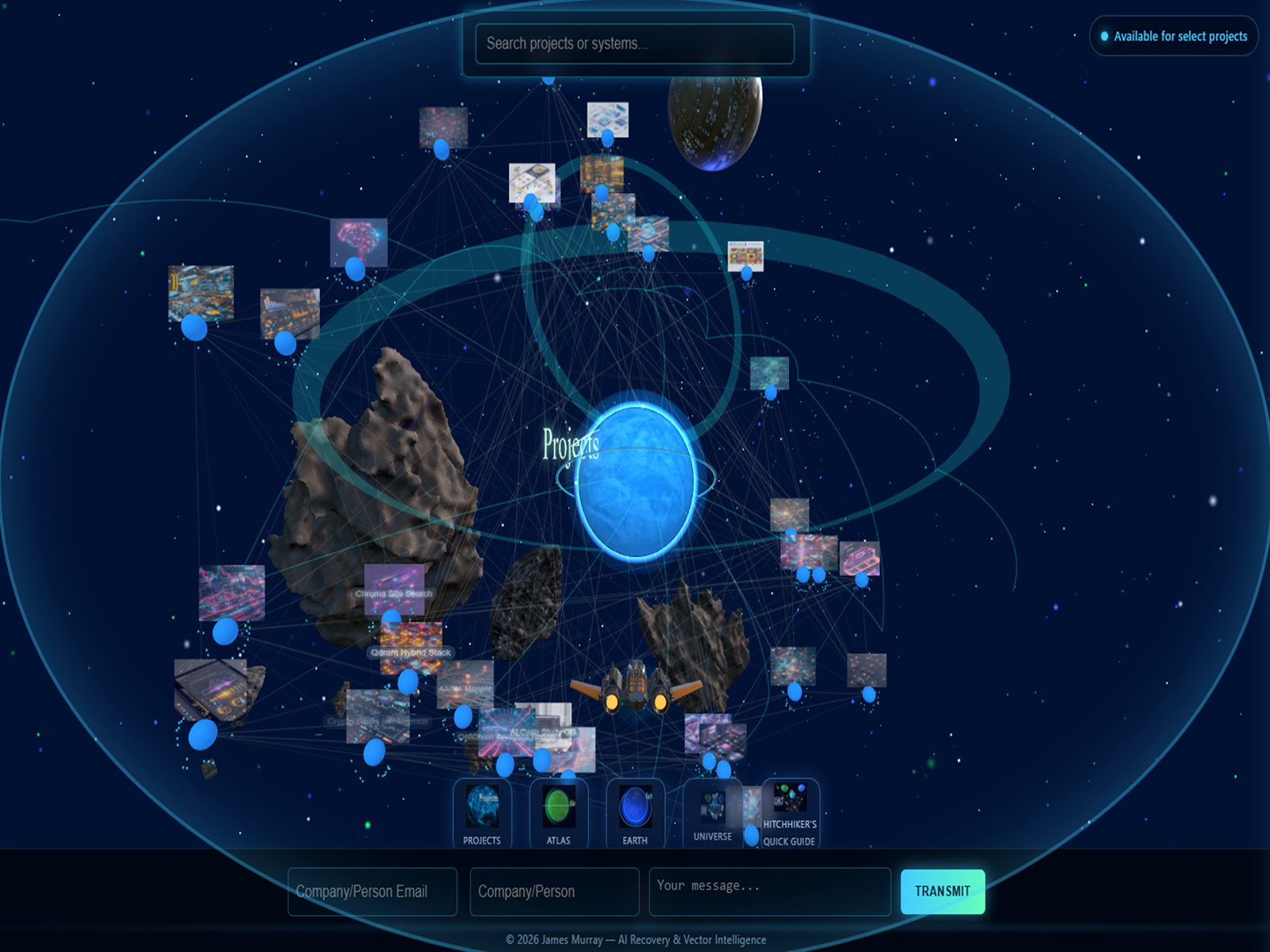Open the Chroma Site Search project node
The width and height of the screenshot is (1270, 952).
point(394,591)
